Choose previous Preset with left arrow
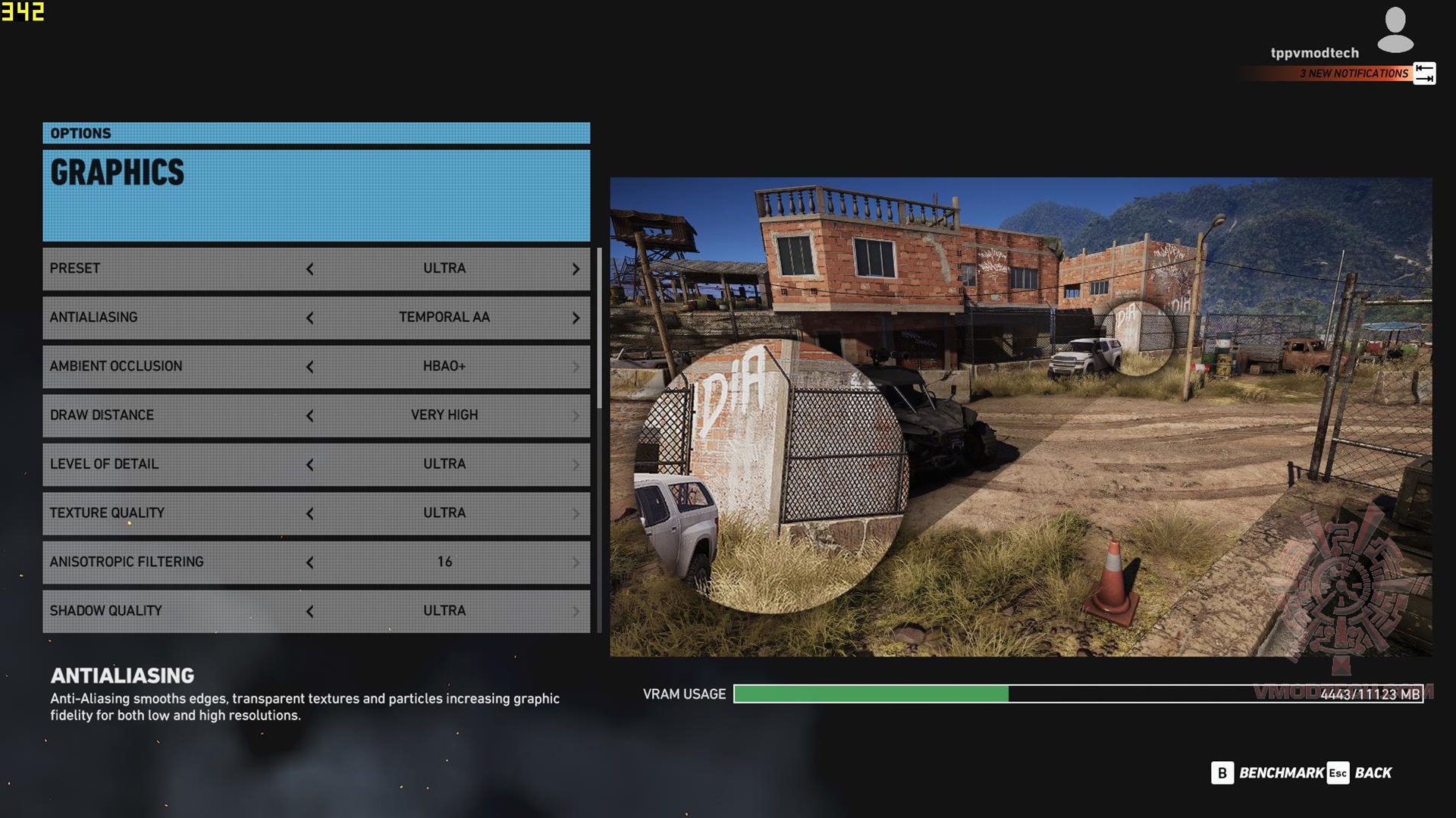 [309, 269]
